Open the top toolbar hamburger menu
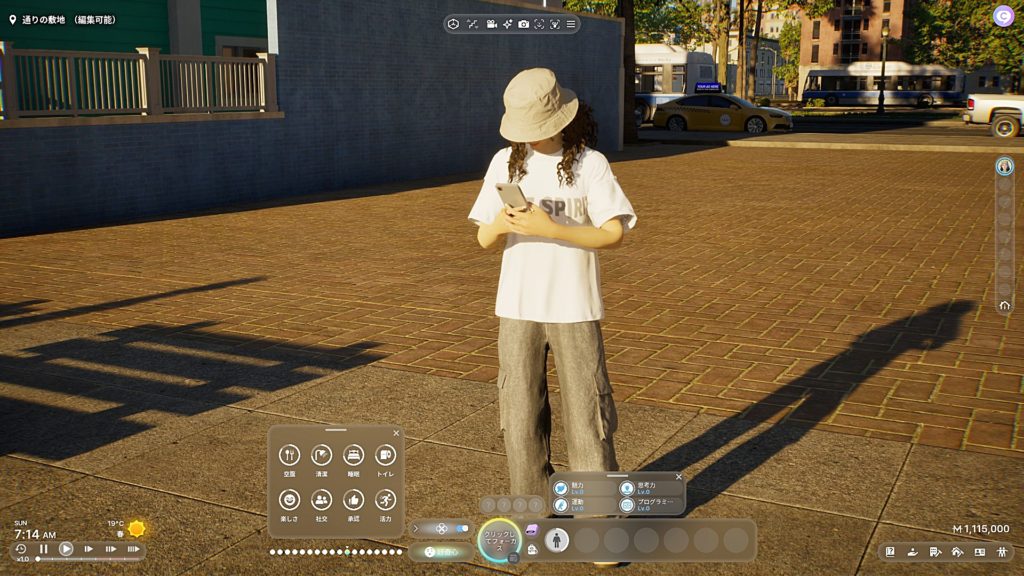This screenshot has width=1024, height=576. pyautogui.click(x=571, y=24)
